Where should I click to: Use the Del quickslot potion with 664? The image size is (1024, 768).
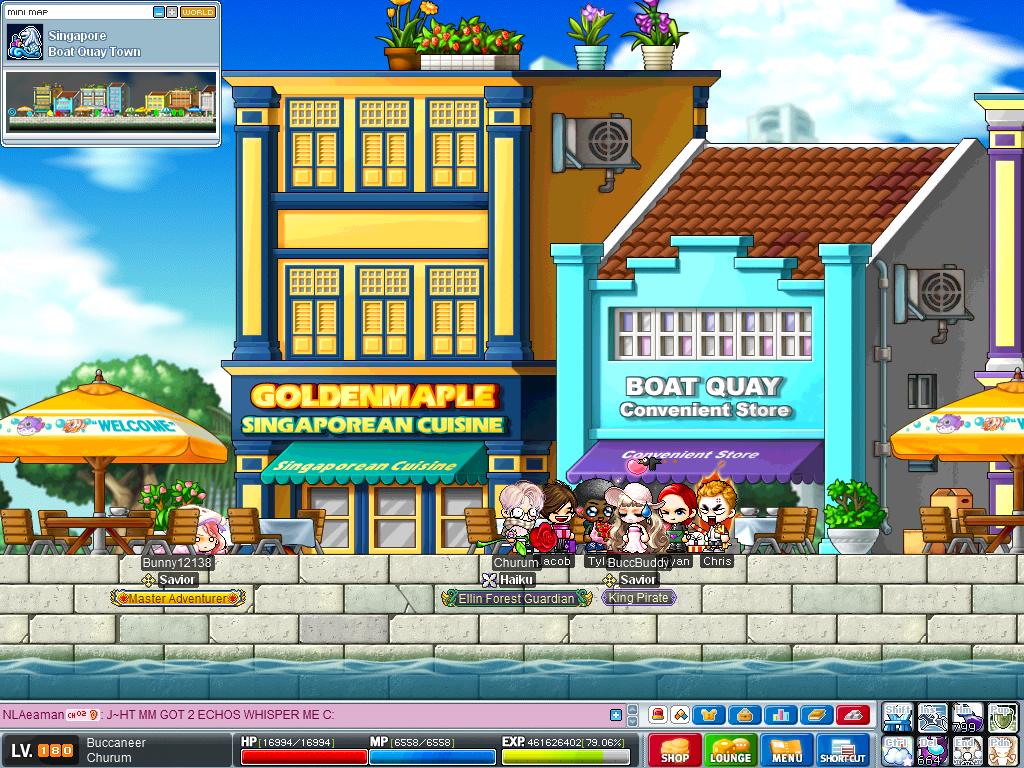click(932, 751)
